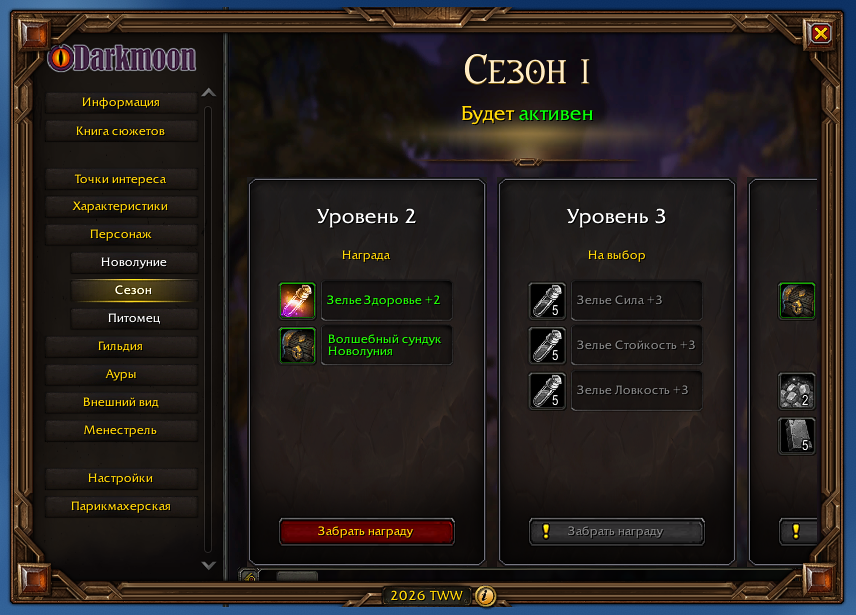
Task: Open the Персонаж section
Action: click(121, 234)
